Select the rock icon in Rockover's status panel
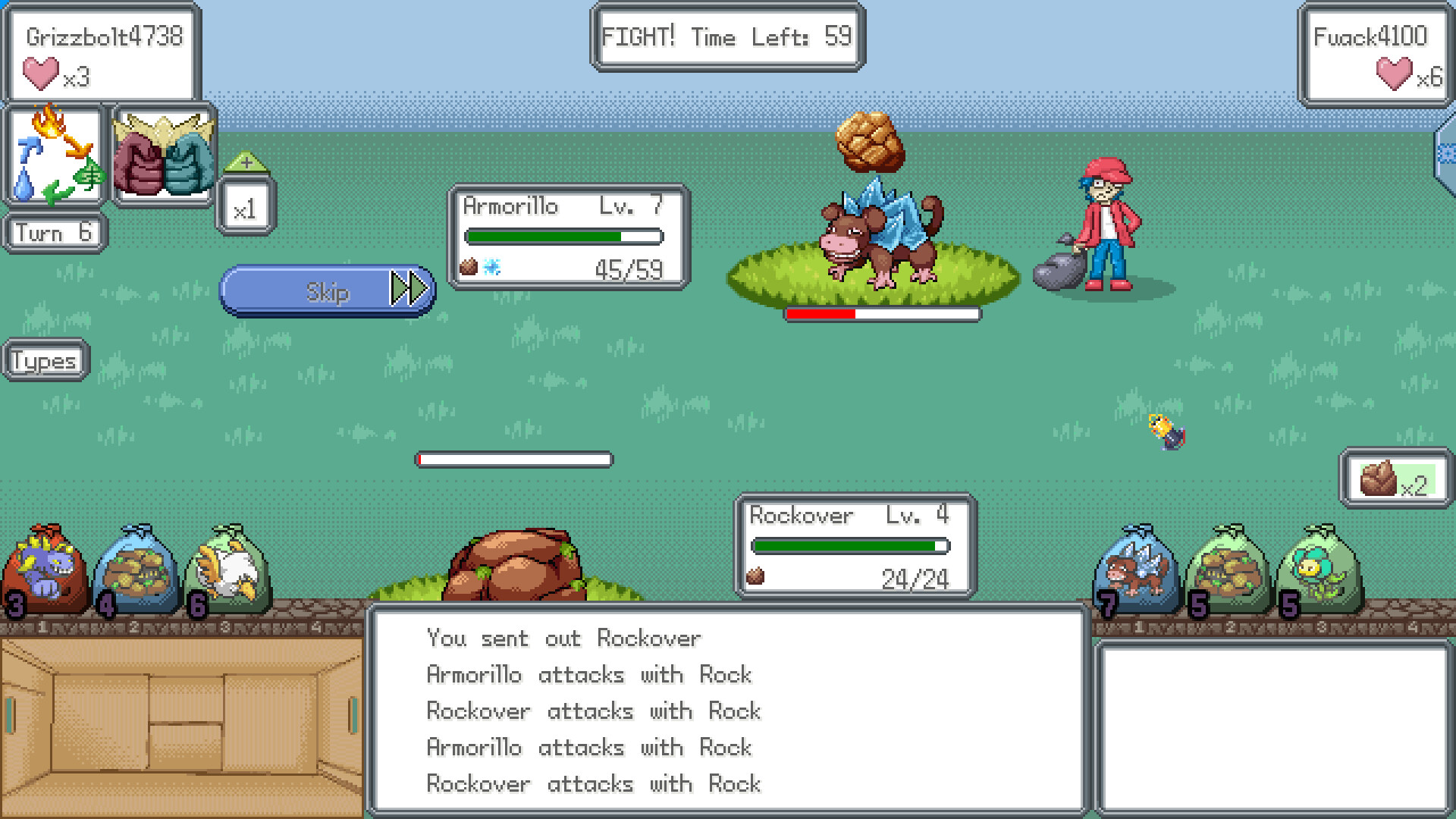Image resolution: width=1456 pixels, height=819 pixels. click(758, 578)
